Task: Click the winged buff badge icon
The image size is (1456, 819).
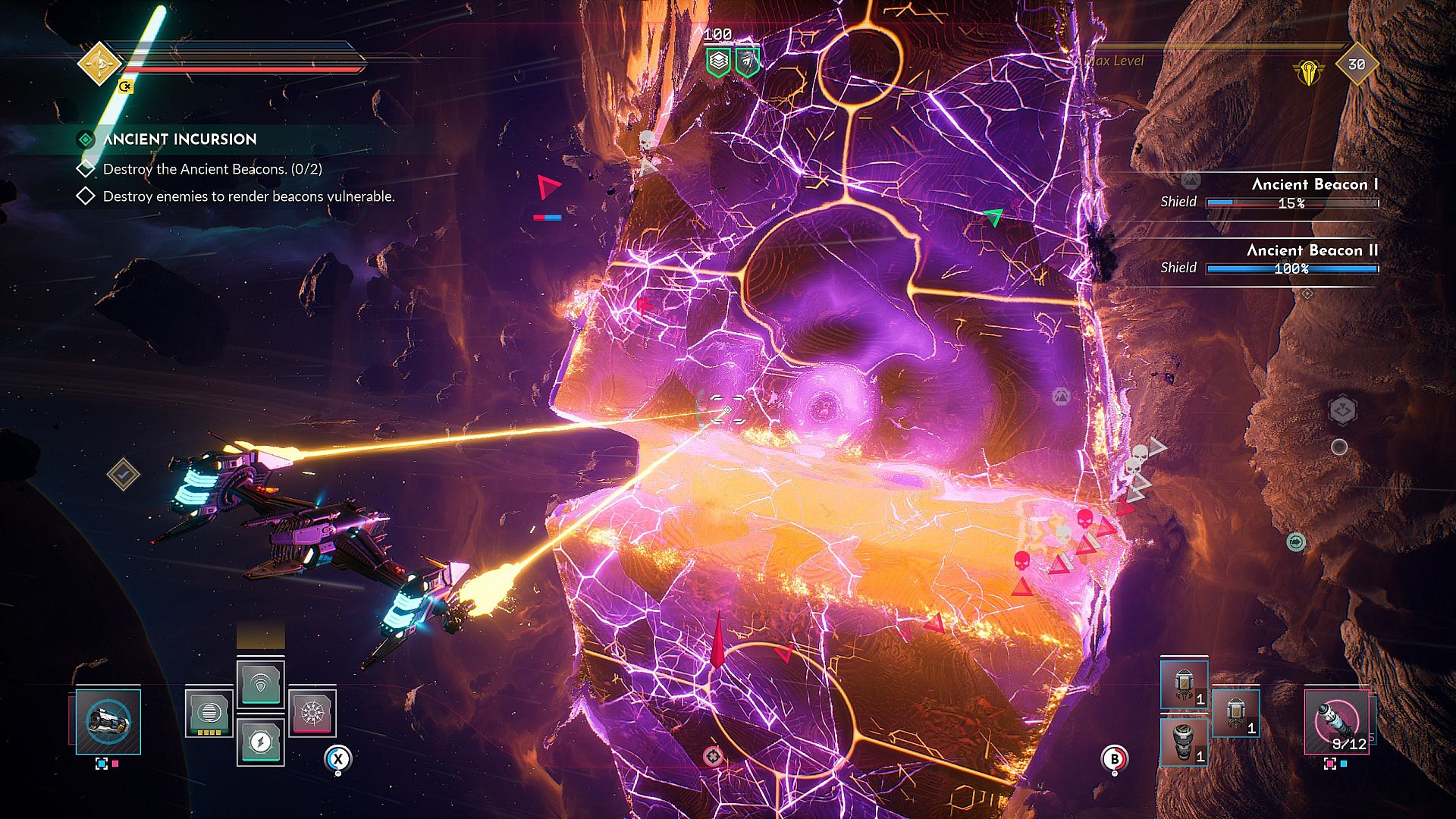Action: pos(747,61)
